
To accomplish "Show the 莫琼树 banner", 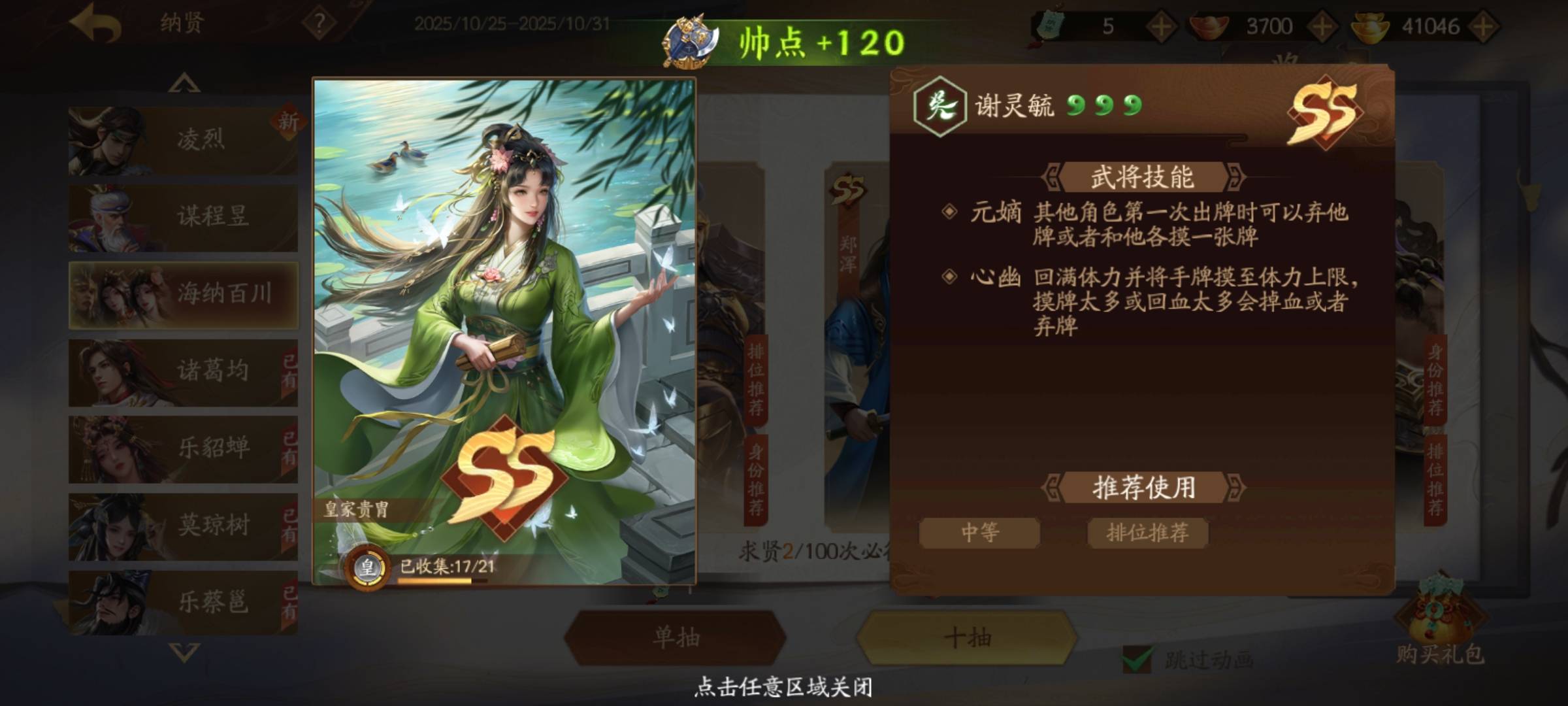I will click(x=183, y=526).
